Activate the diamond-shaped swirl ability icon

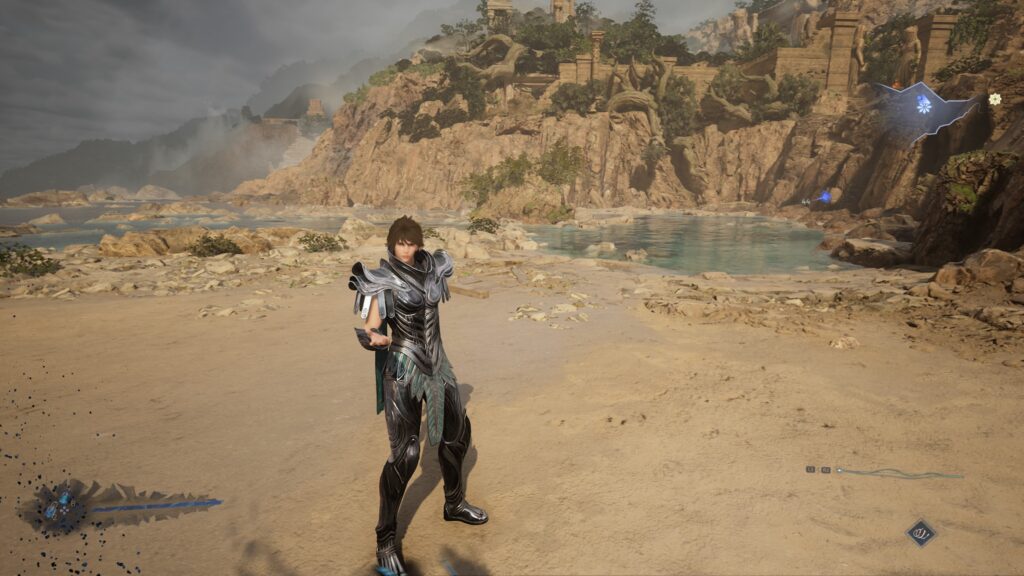tap(921, 533)
